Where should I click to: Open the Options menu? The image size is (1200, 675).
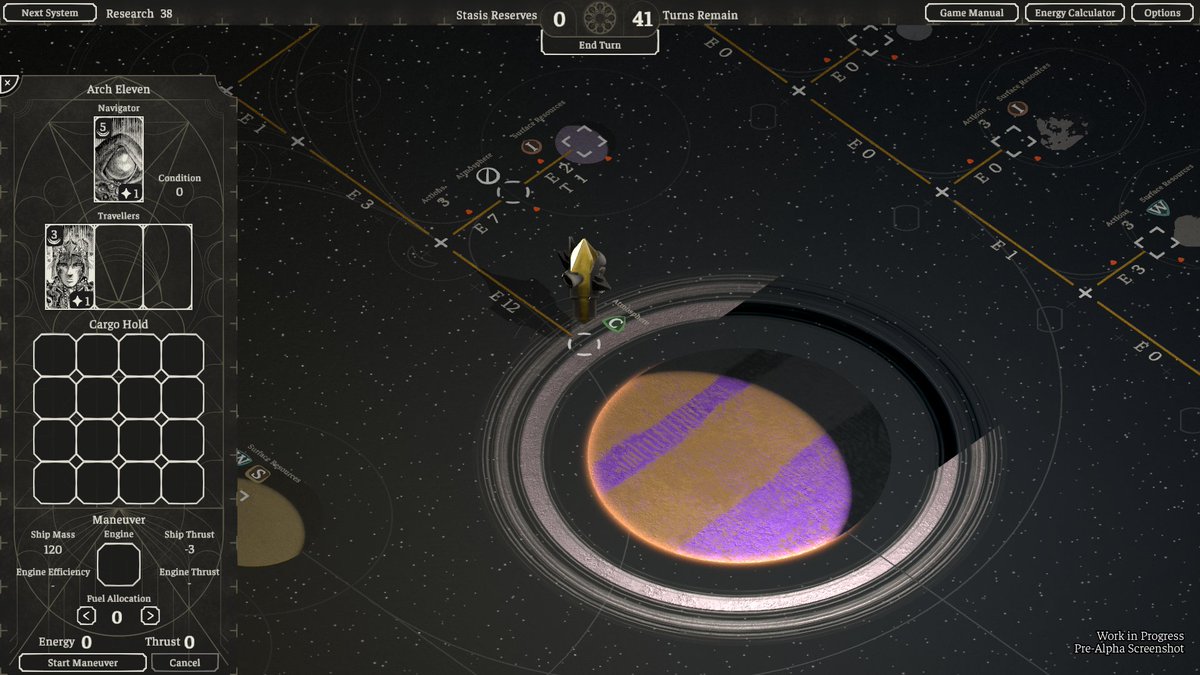click(x=1162, y=13)
